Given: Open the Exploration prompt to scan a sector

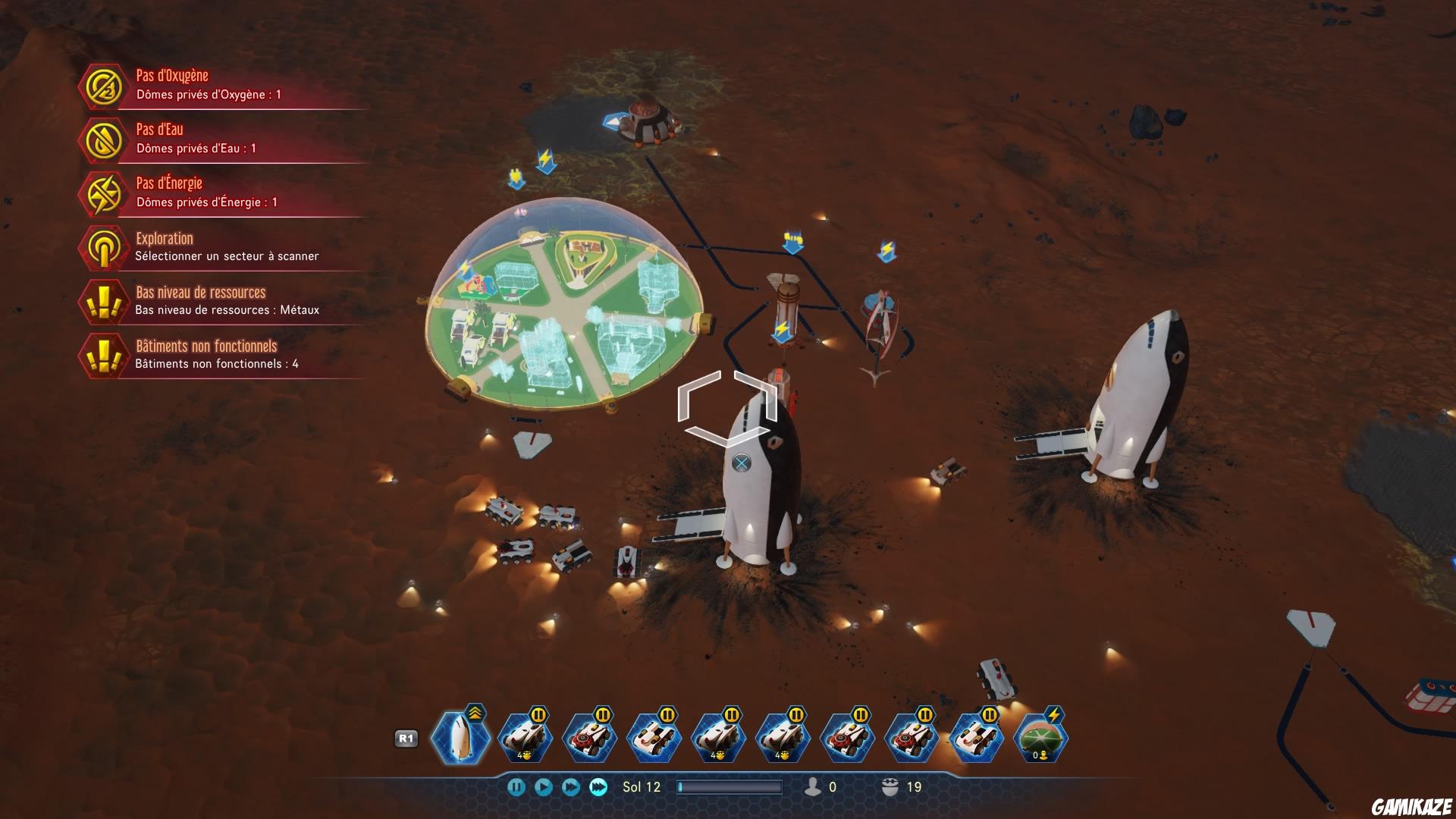Looking at the screenshot, I should tap(104, 247).
